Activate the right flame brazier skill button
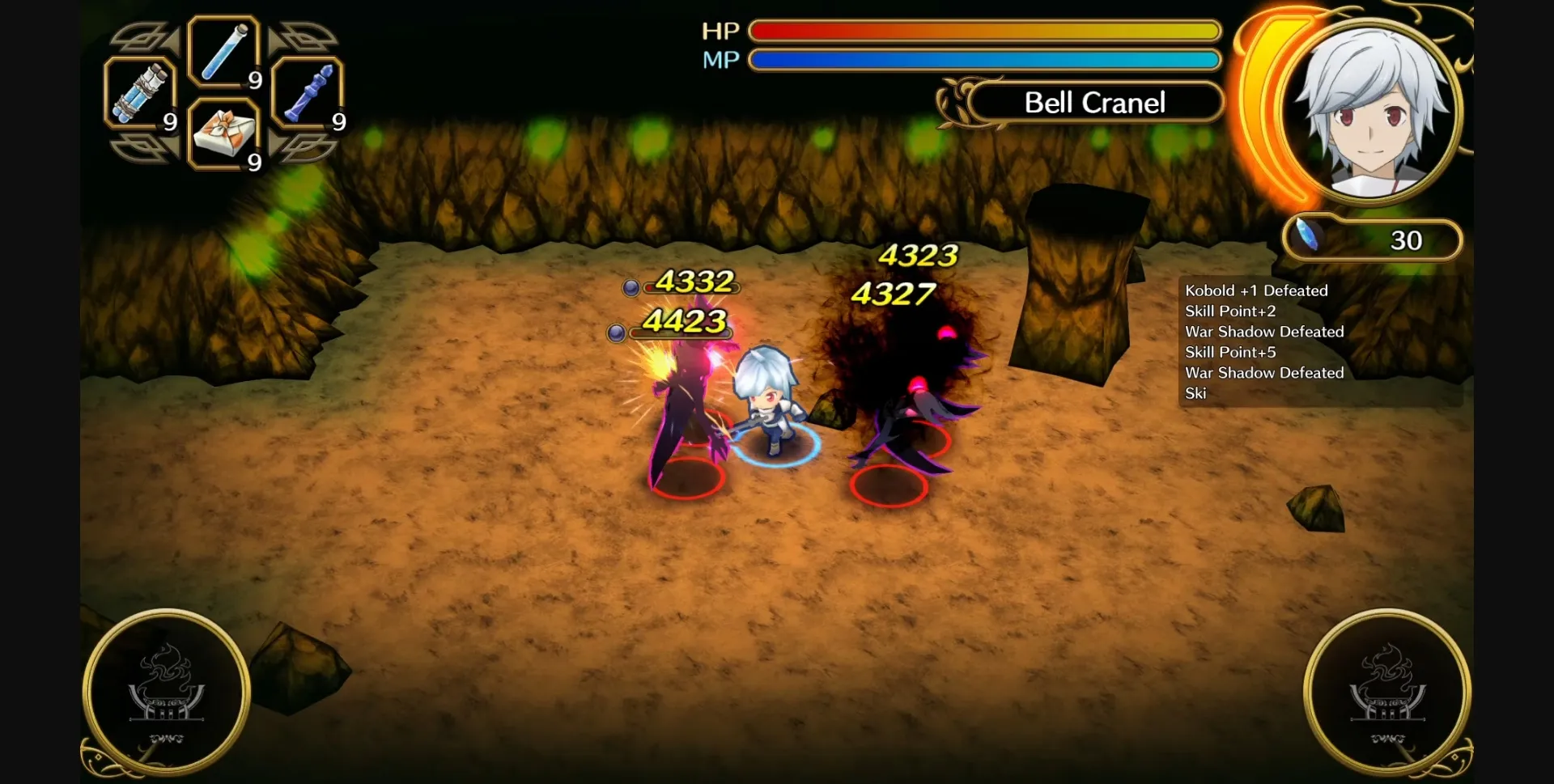 [x=1386, y=692]
